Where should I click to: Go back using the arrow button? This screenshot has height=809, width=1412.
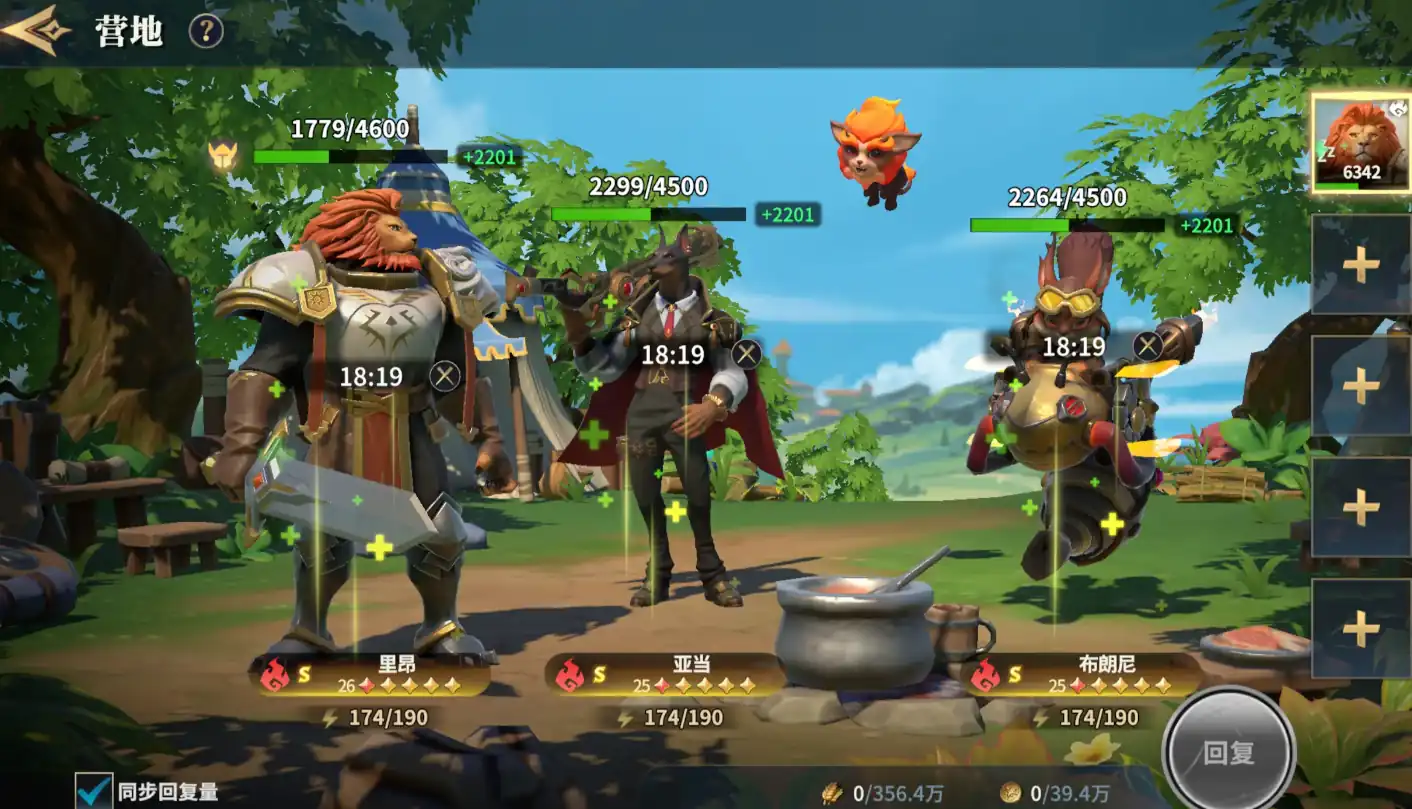coord(36,31)
